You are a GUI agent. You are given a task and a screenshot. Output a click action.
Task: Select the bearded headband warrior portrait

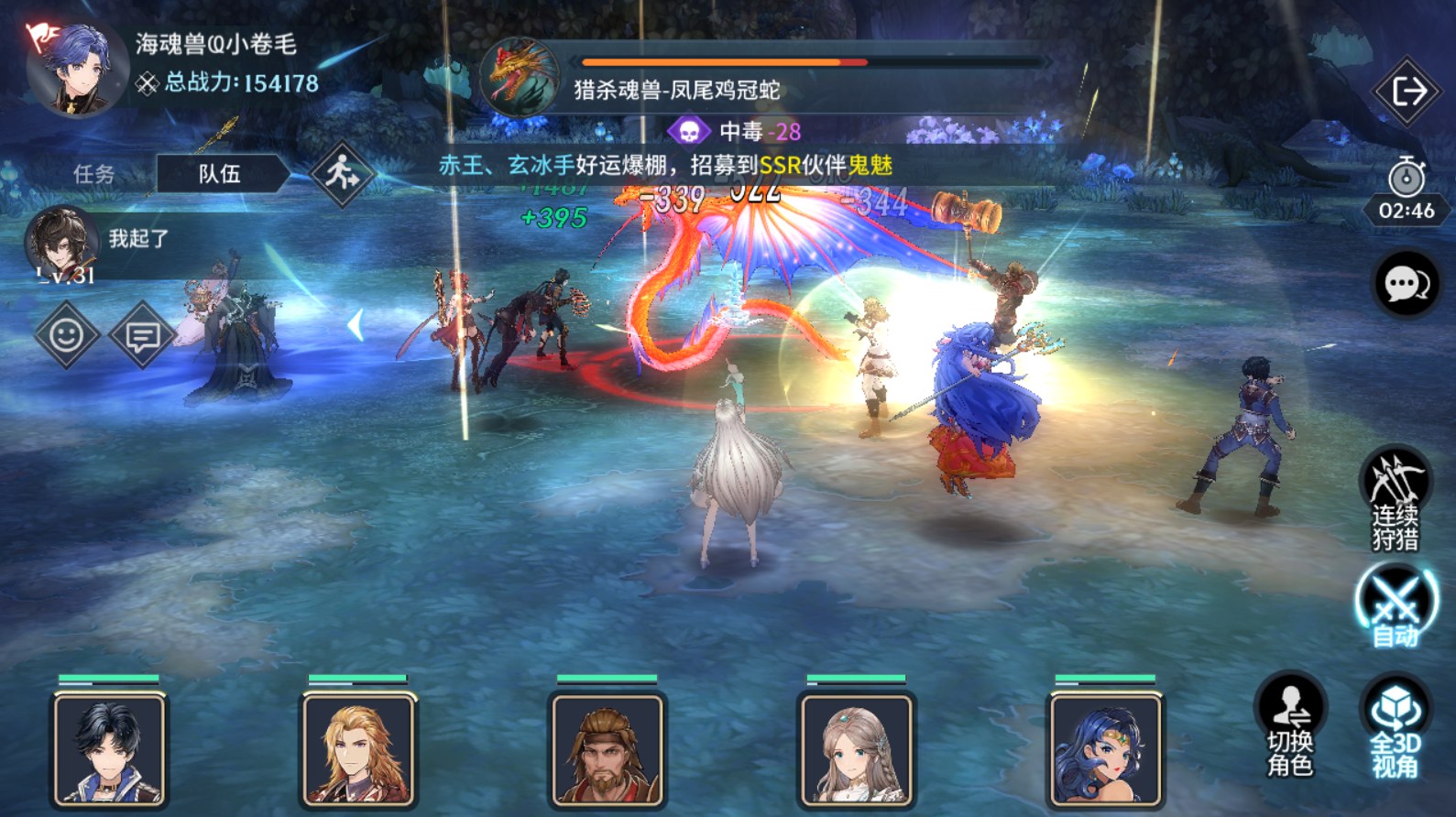coord(607,749)
